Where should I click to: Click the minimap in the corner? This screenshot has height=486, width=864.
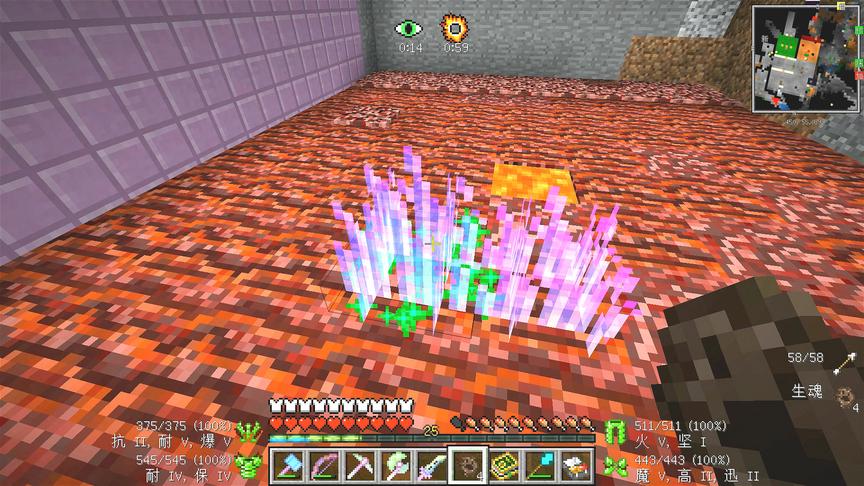807,58
